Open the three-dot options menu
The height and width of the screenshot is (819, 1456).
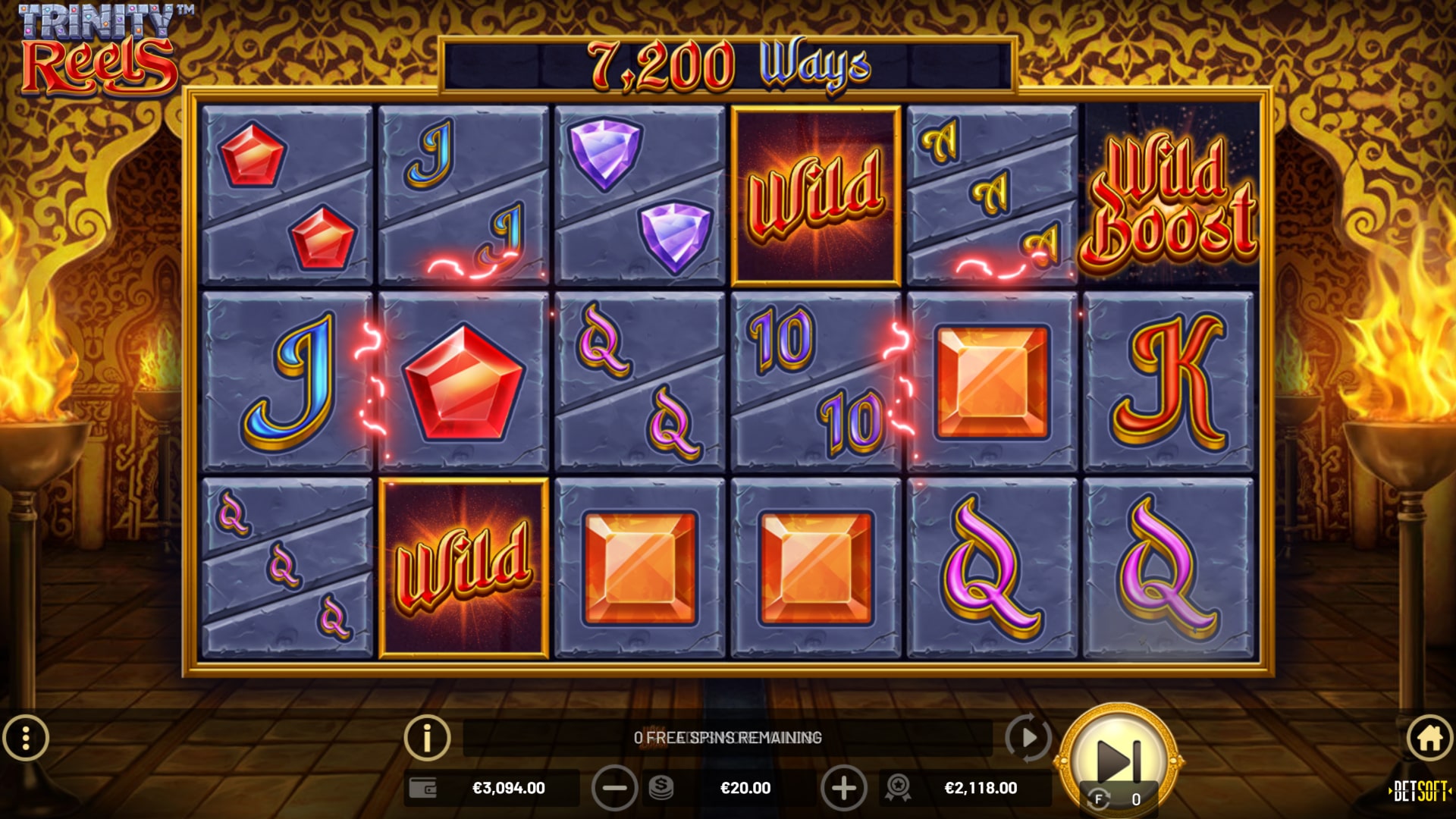pos(27,736)
